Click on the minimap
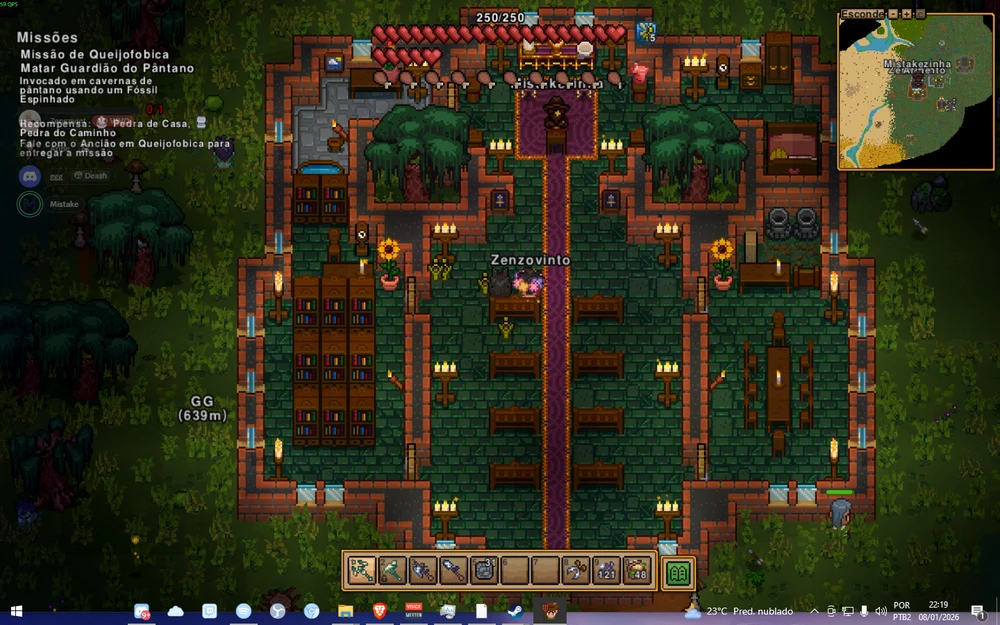This screenshot has height=625, width=1000. pos(915,95)
